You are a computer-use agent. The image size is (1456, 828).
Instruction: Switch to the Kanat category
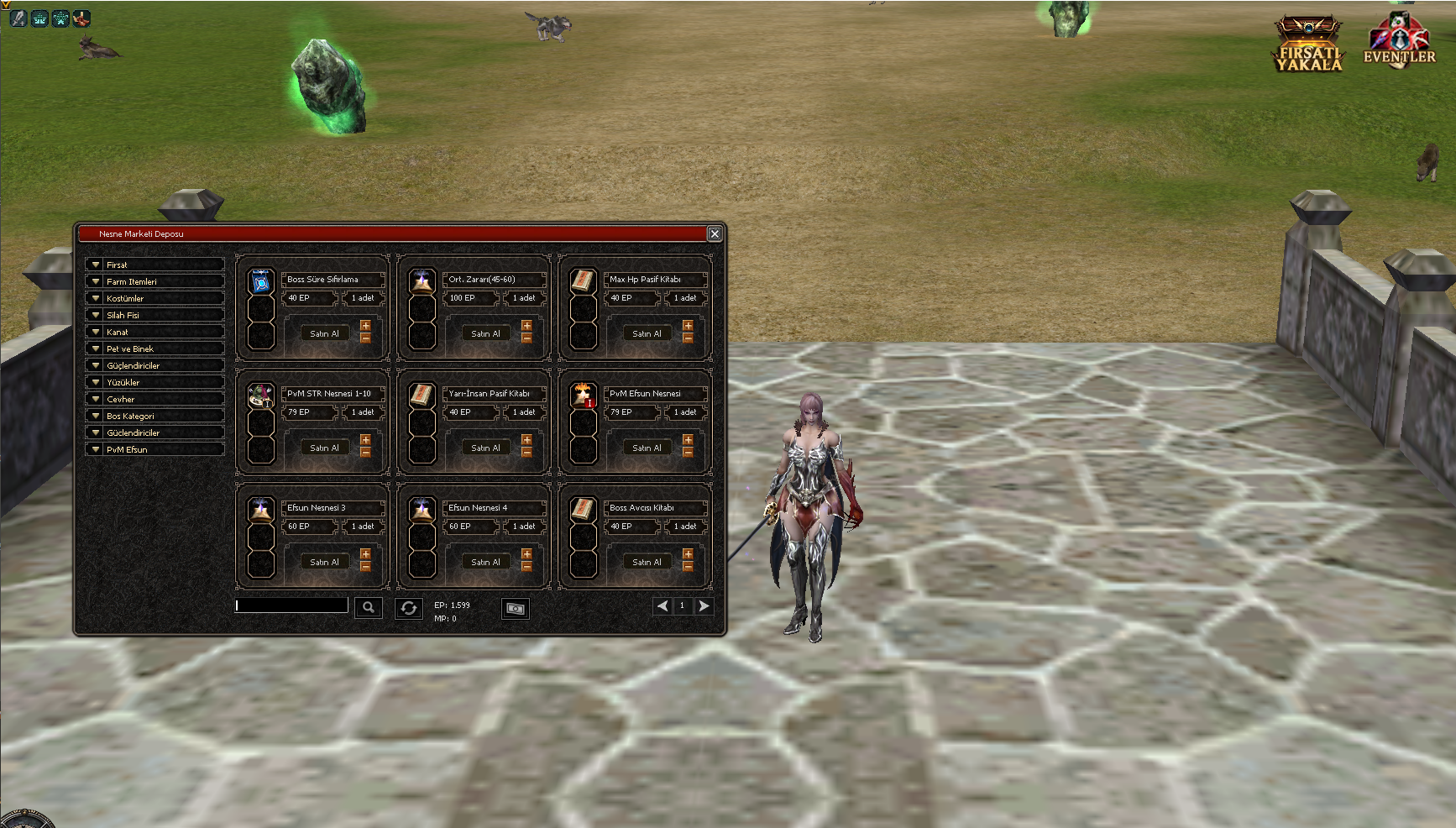click(x=155, y=332)
